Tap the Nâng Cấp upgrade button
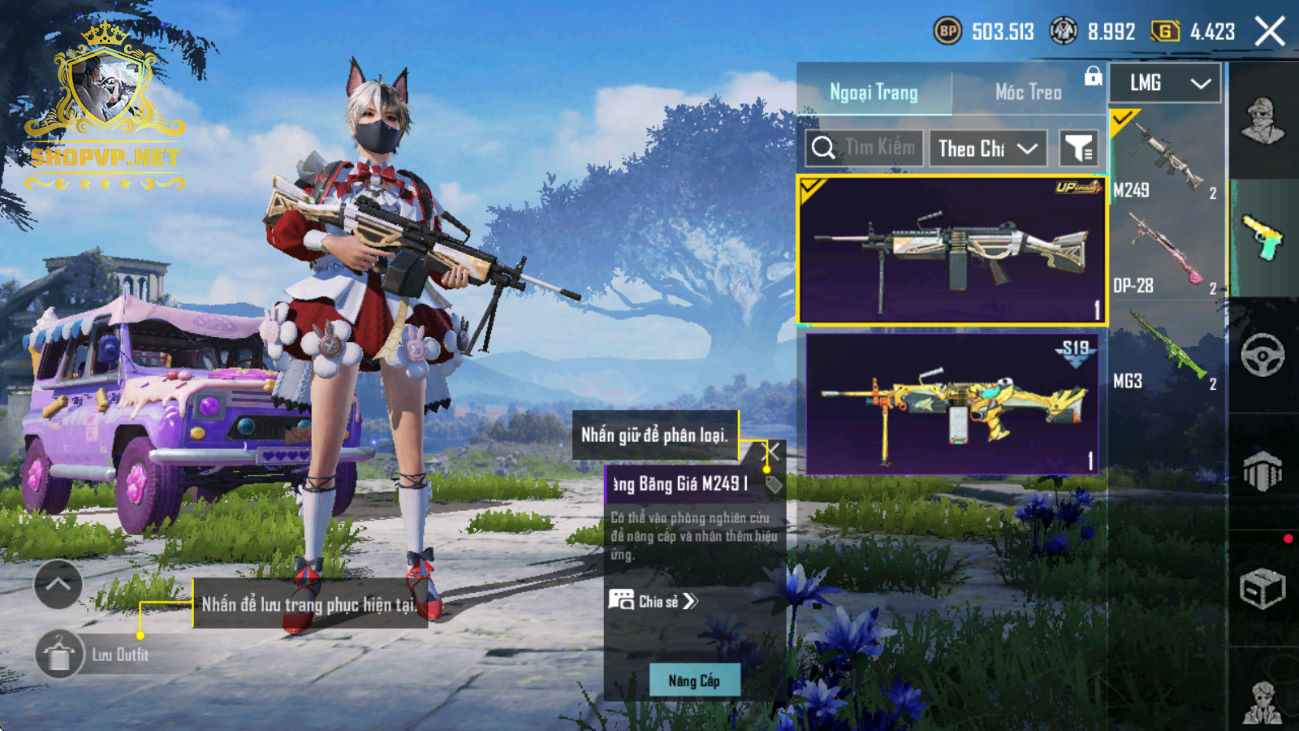 click(x=694, y=681)
